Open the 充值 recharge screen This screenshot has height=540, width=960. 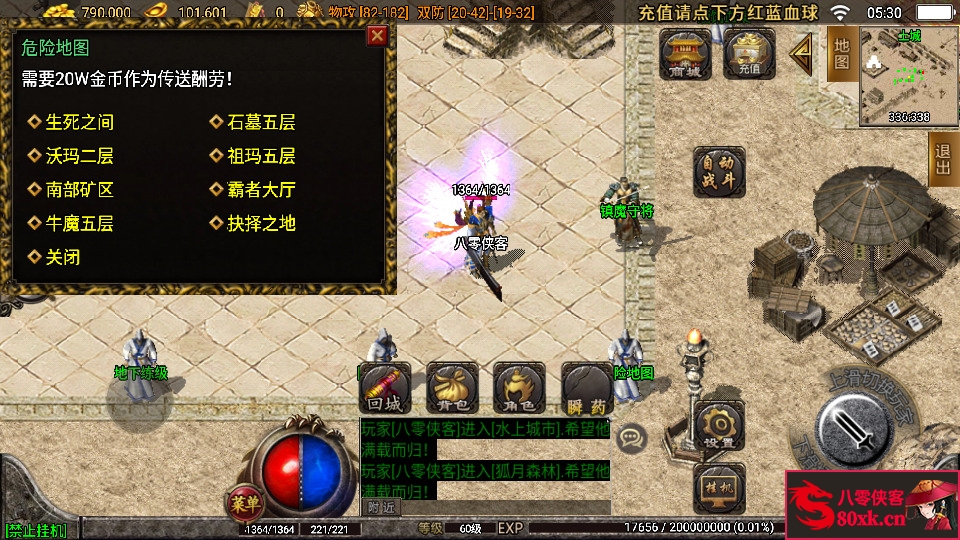click(749, 53)
